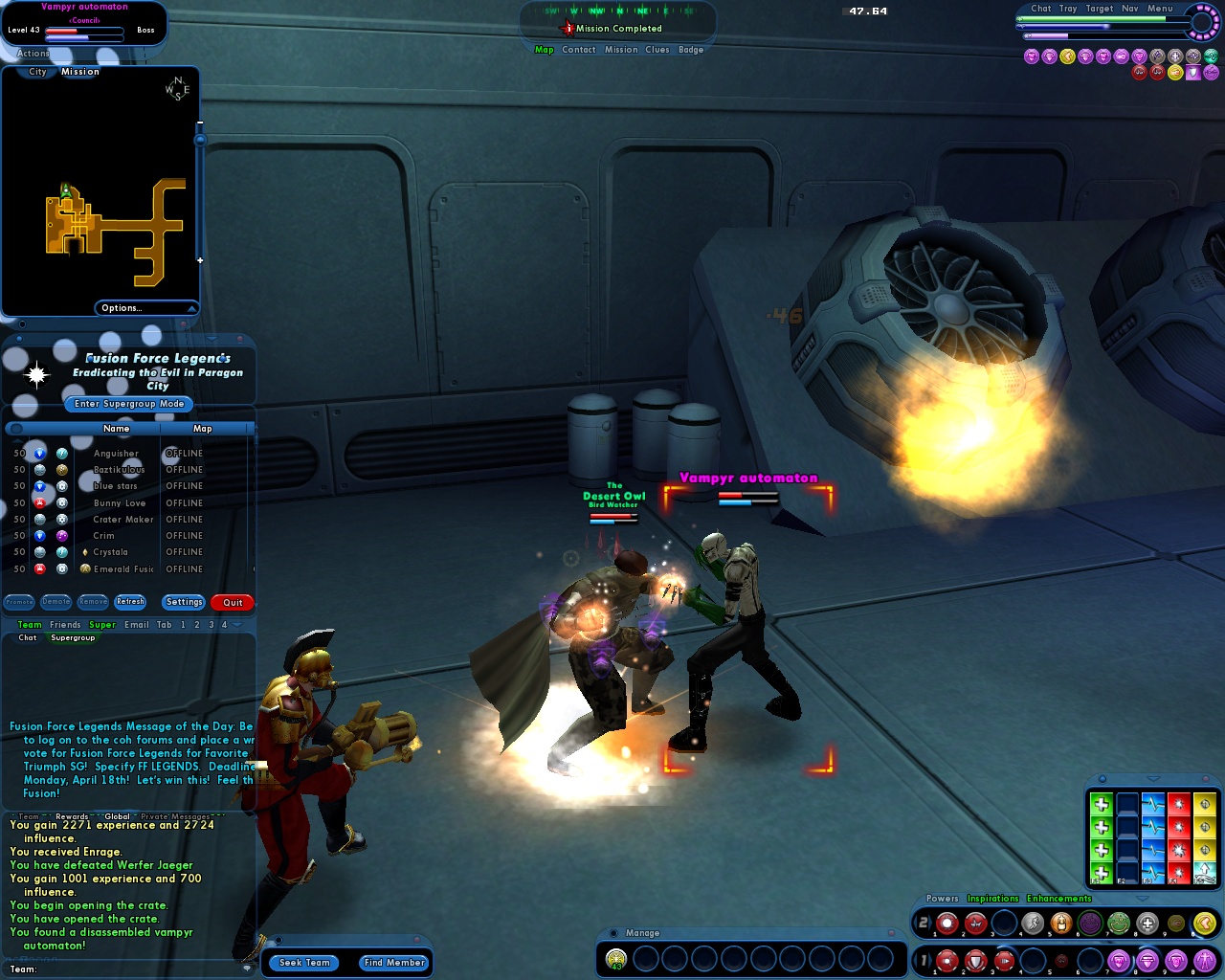This screenshot has height=980, width=1225.
Task: Toggle the Supergroup chat channel tab
Action: [x=74, y=637]
